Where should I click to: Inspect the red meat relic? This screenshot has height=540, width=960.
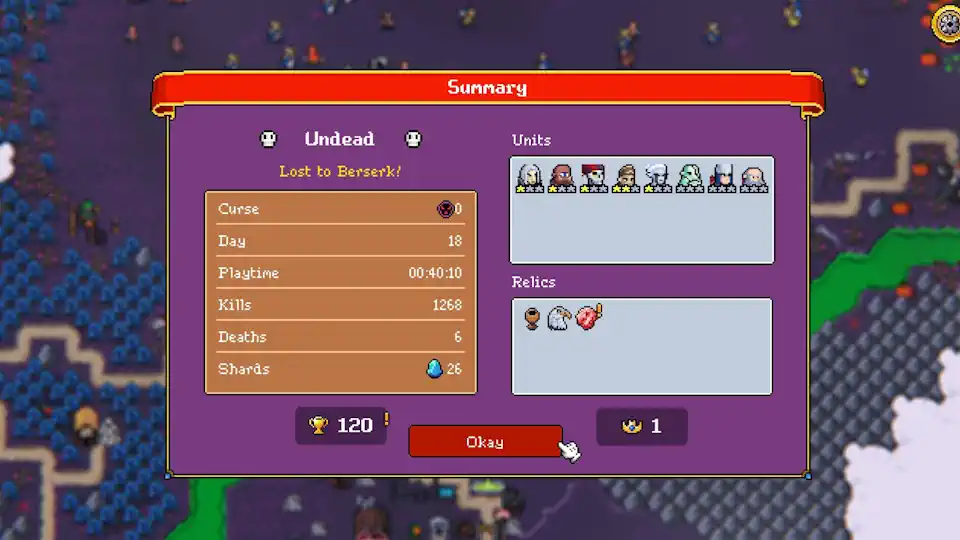[587, 319]
